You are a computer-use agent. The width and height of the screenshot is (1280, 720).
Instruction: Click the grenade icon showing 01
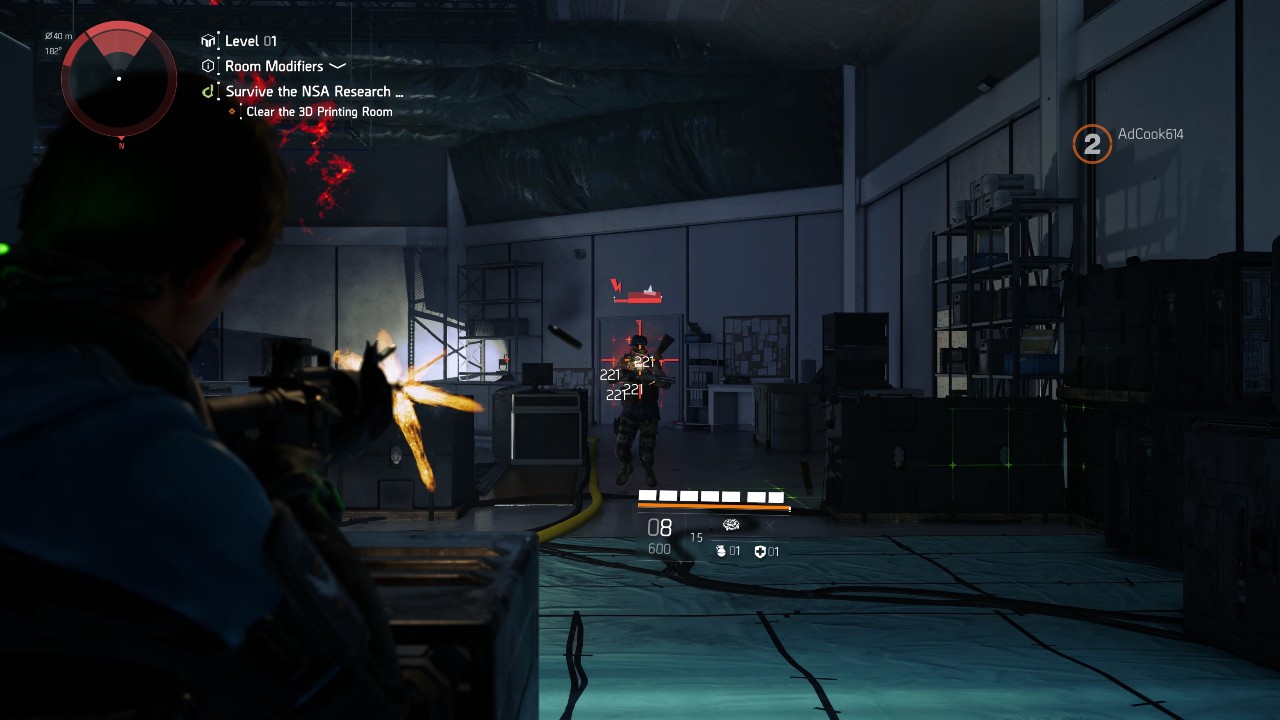click(x=721, y=551)
